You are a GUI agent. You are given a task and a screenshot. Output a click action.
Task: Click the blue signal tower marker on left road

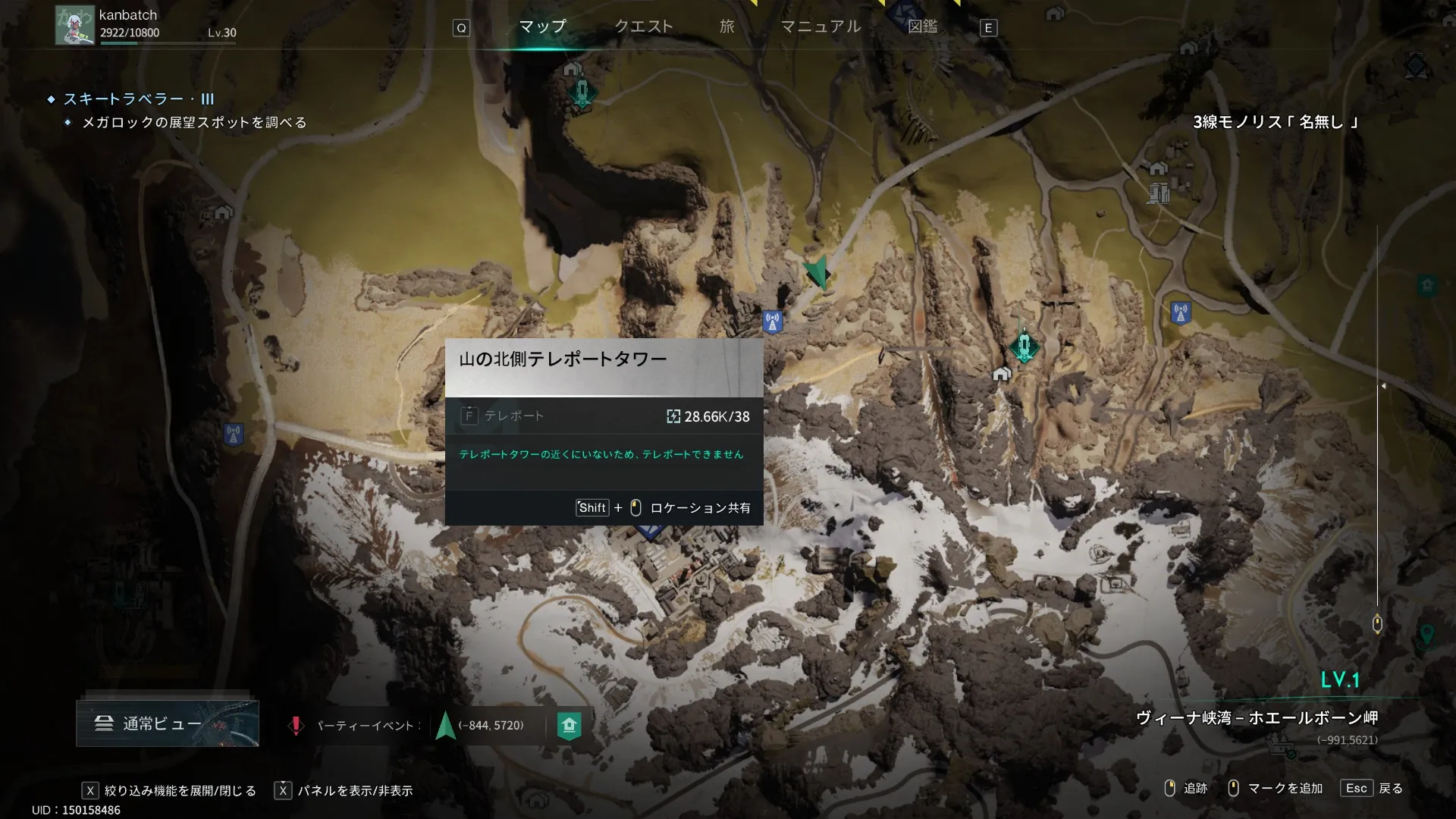pyautogui.click(x=234, y=435)
